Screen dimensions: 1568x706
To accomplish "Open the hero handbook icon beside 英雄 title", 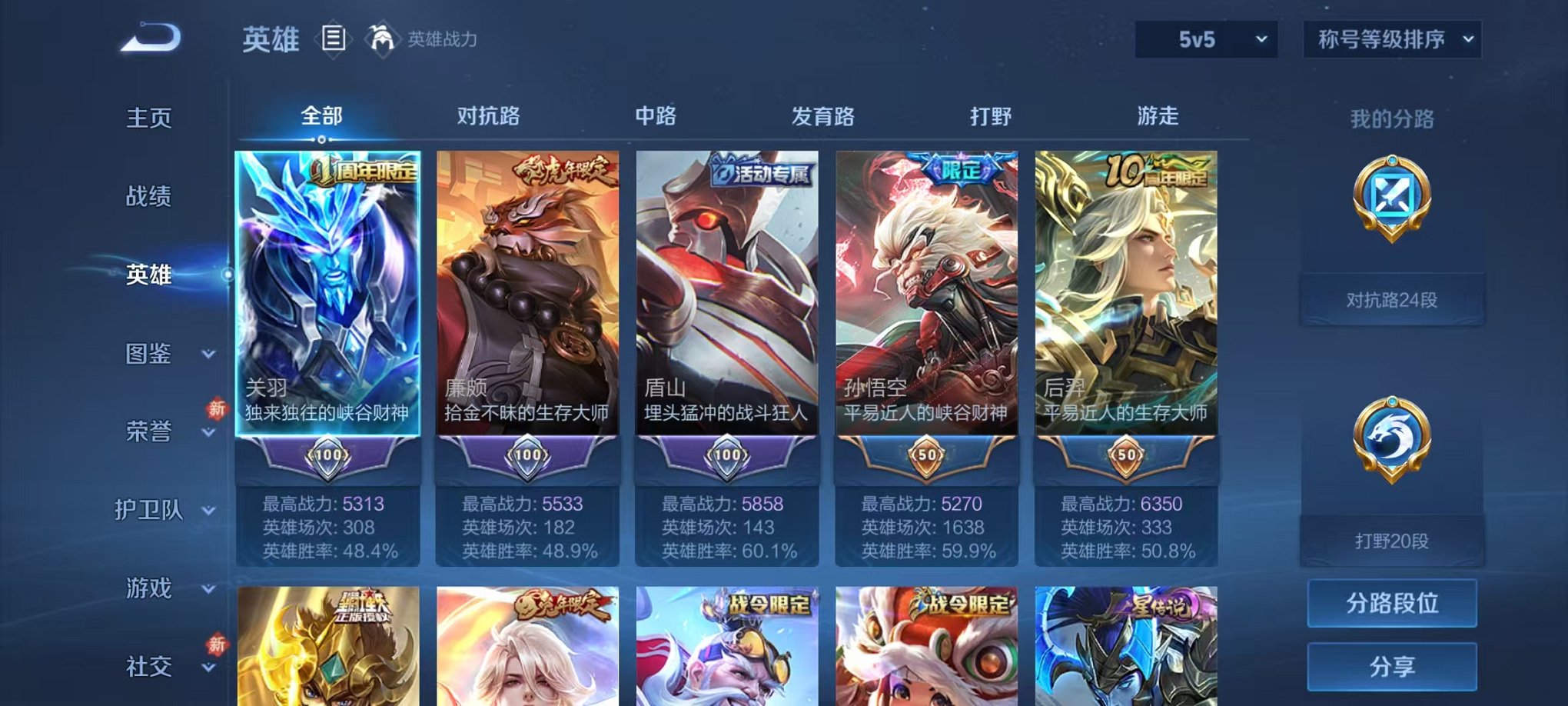I will pos(334,39).
